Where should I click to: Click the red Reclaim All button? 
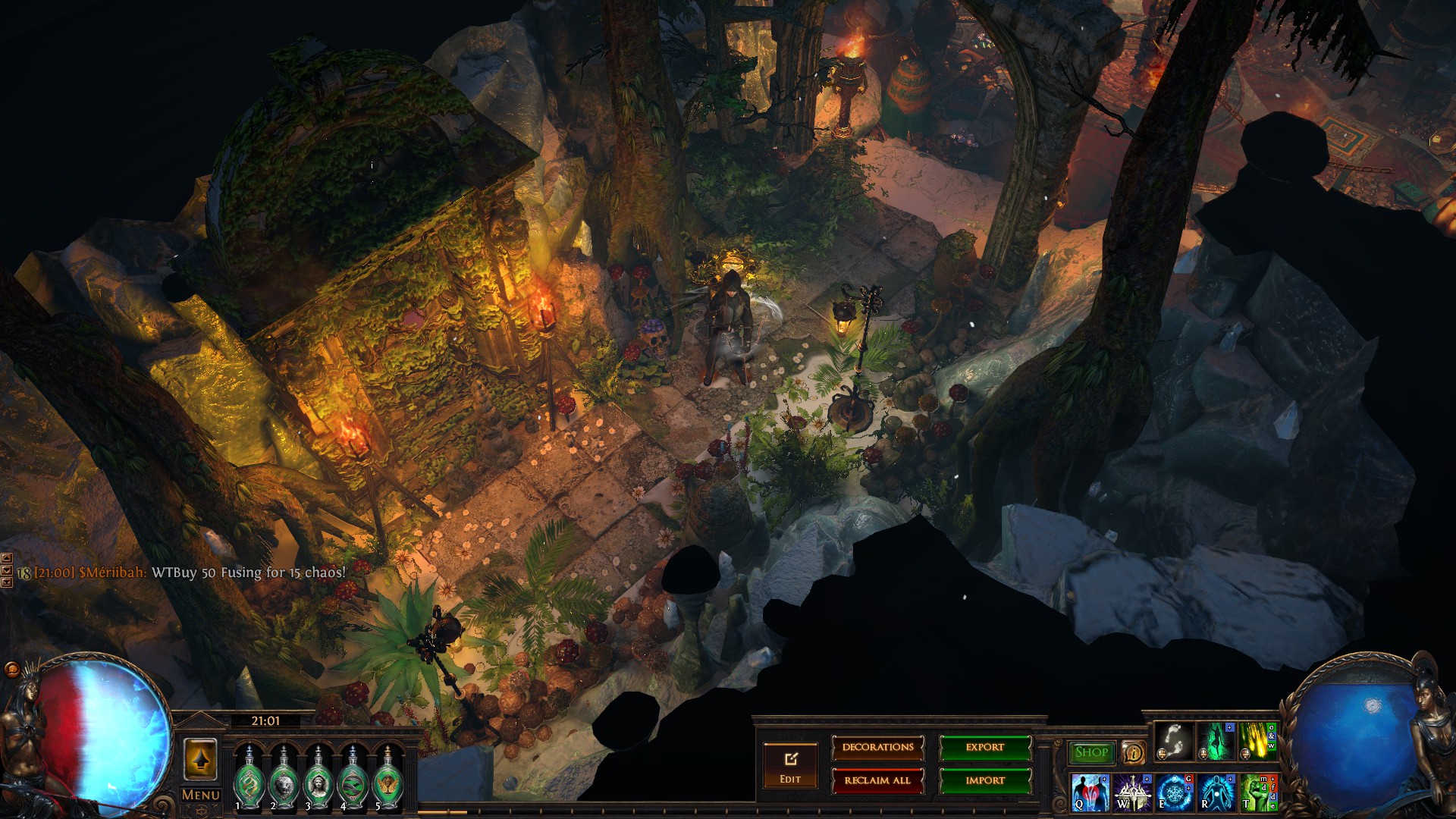point(877,780)
